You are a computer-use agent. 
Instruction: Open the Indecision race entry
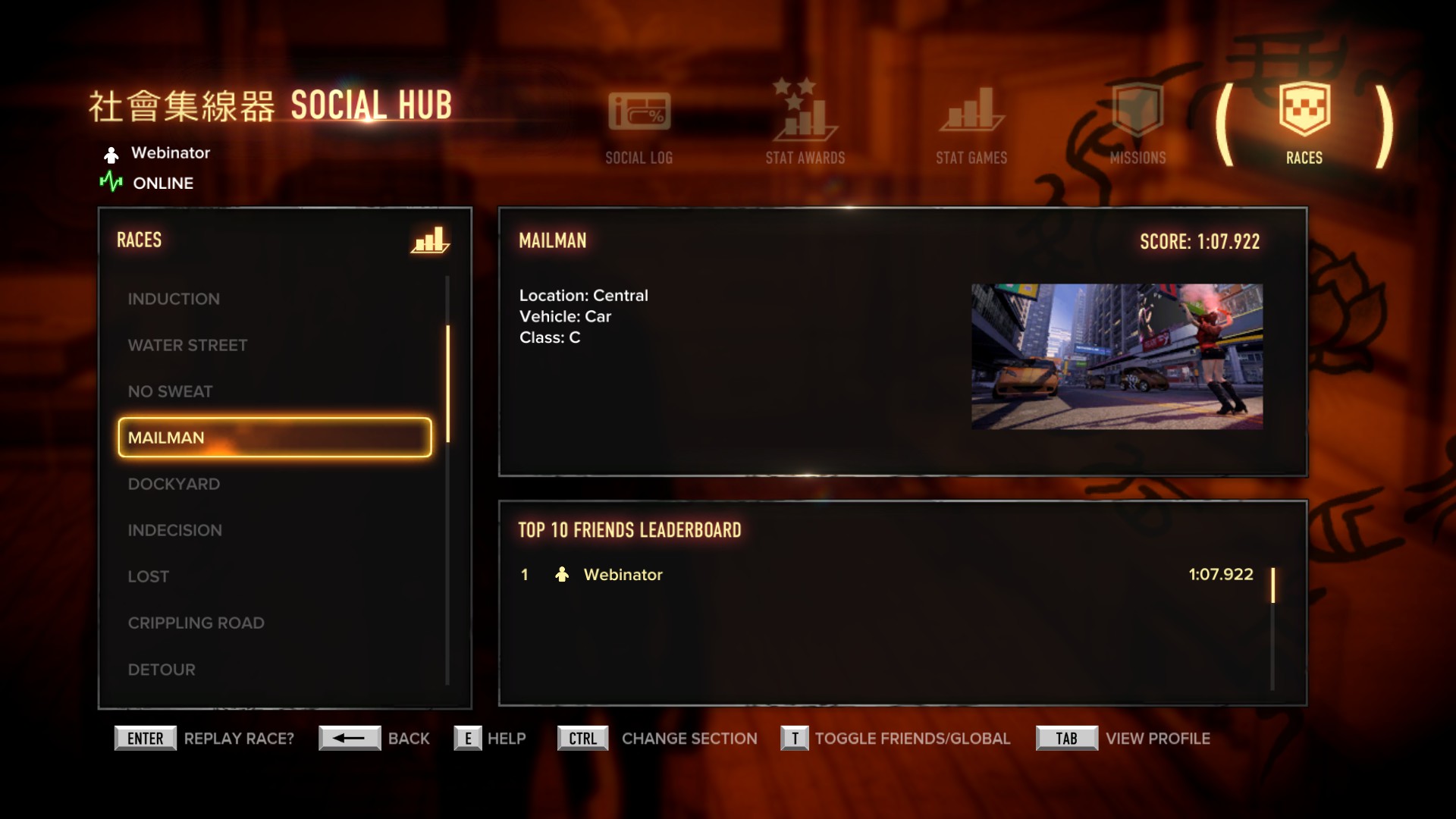pos(174,530)
